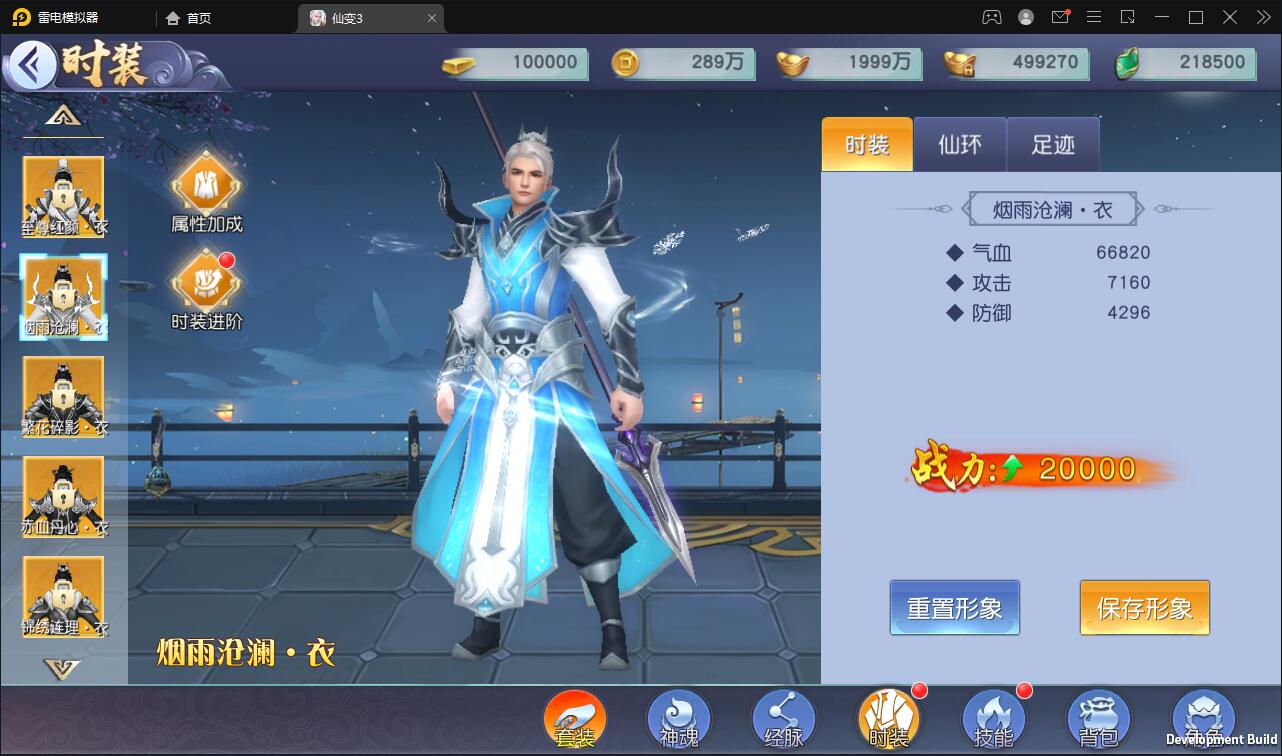Screen dimensions: 1282x756
Task: Switch to the 仙环 tab
Action: coord(959,144)
